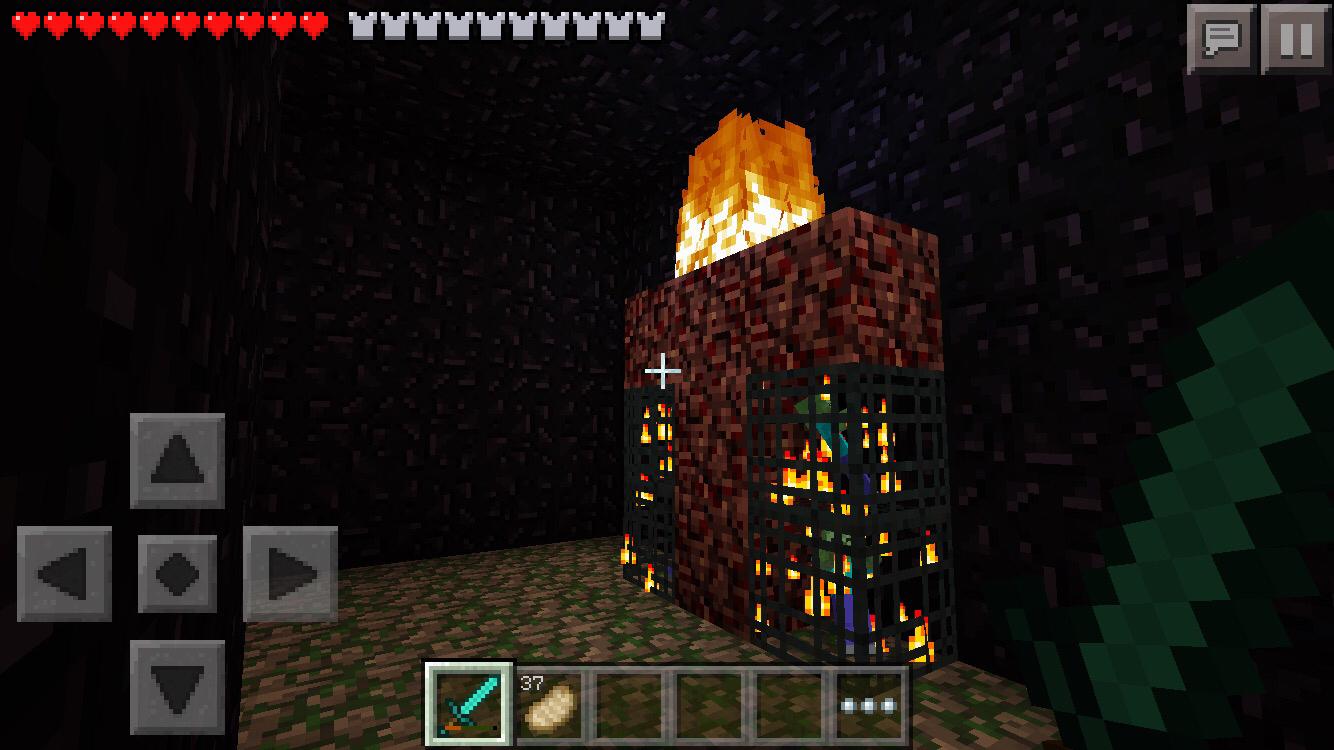Open inventory with the three-dots button

[868, 704]
